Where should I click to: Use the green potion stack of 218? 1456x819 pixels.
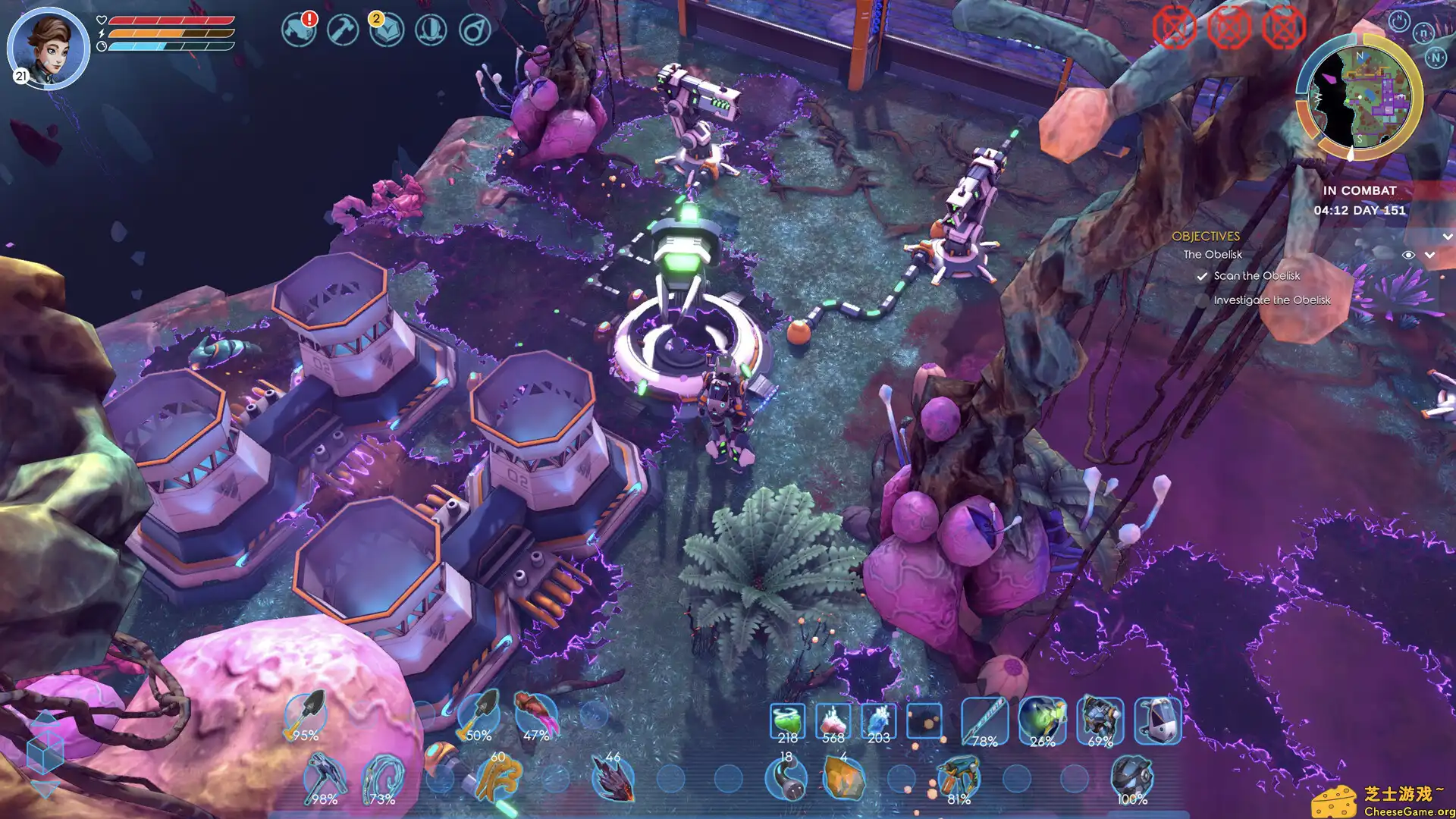[x=787, y=720]
